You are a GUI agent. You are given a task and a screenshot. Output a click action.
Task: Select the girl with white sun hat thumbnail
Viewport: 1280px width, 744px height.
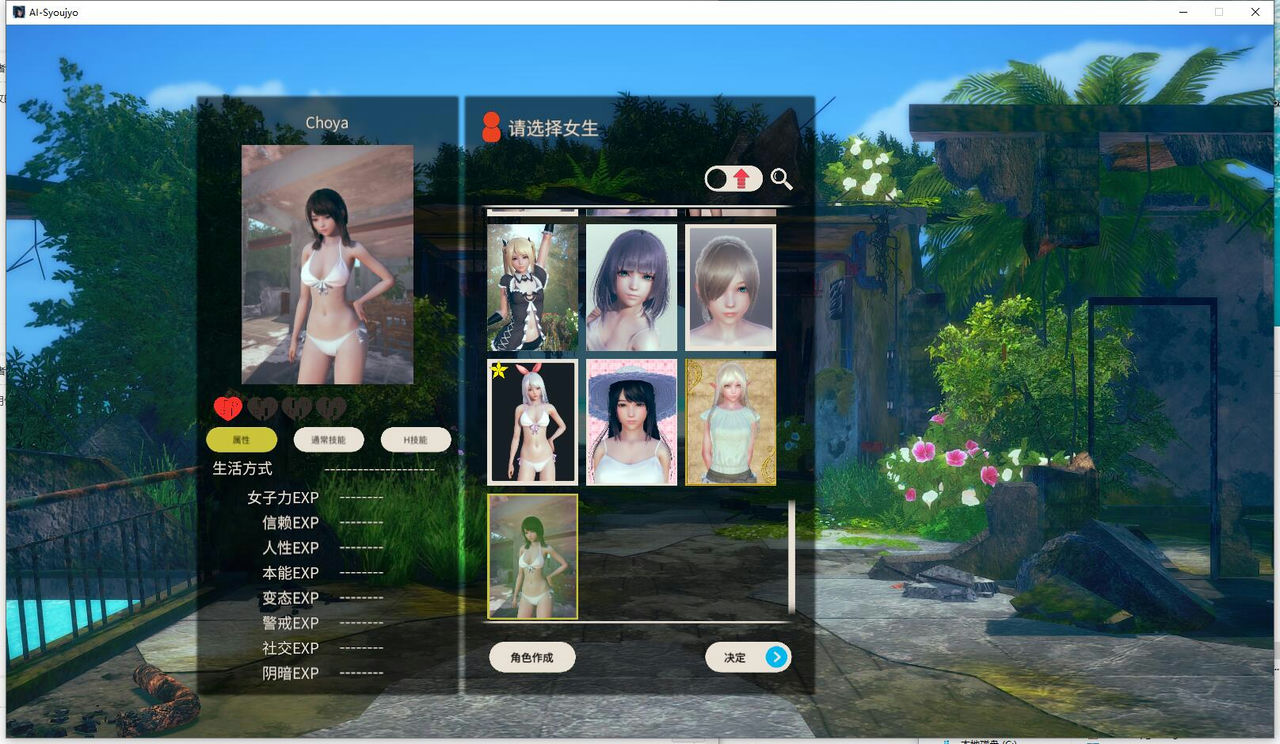[x=631, y=421]
